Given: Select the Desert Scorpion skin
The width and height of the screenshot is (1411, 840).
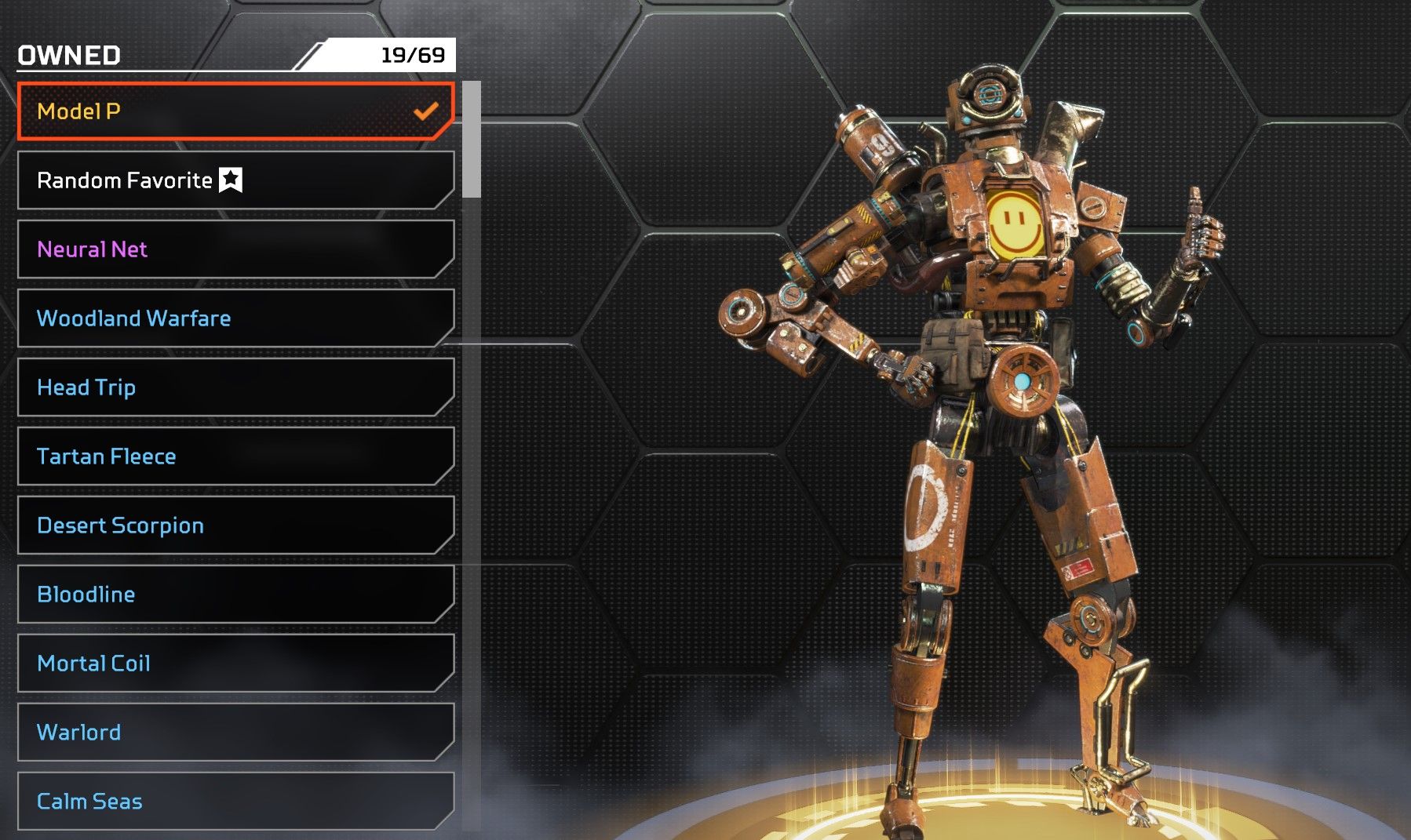Looking at the screenshot, I should 235,525.
